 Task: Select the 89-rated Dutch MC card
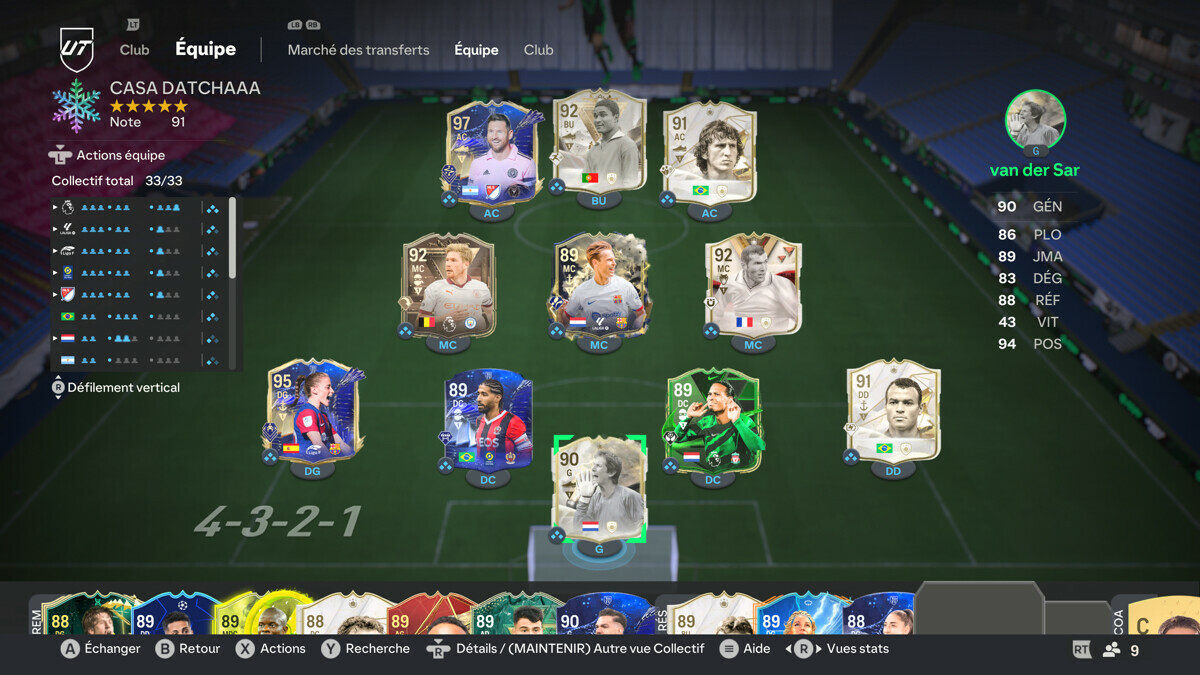click(x=598, y=287)
